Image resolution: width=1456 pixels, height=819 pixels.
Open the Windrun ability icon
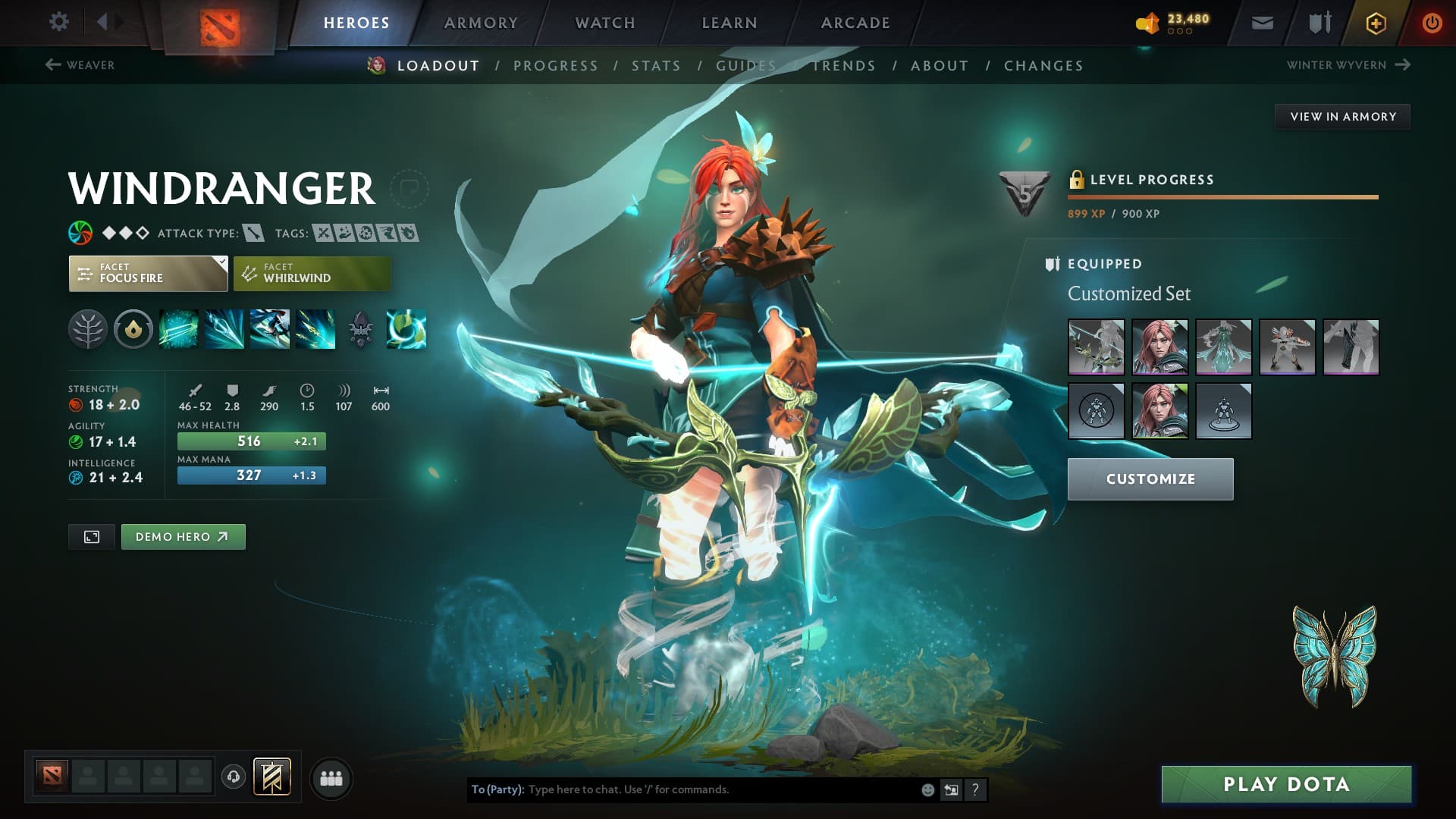coord(270,329)
